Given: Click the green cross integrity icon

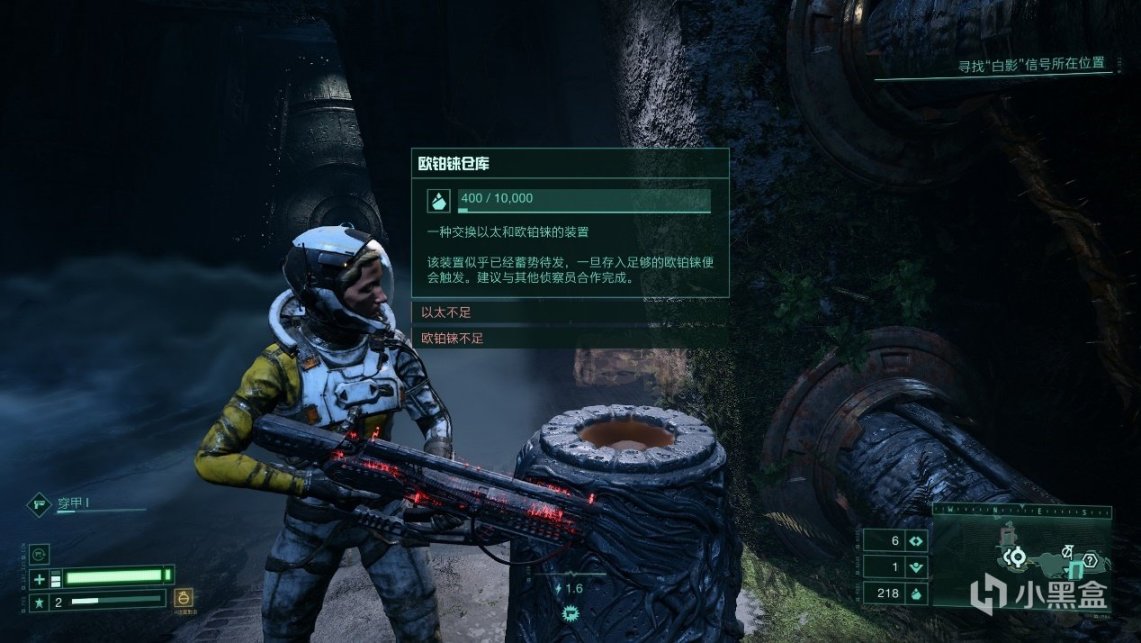Looking at the screenshot, I should 40,578.
